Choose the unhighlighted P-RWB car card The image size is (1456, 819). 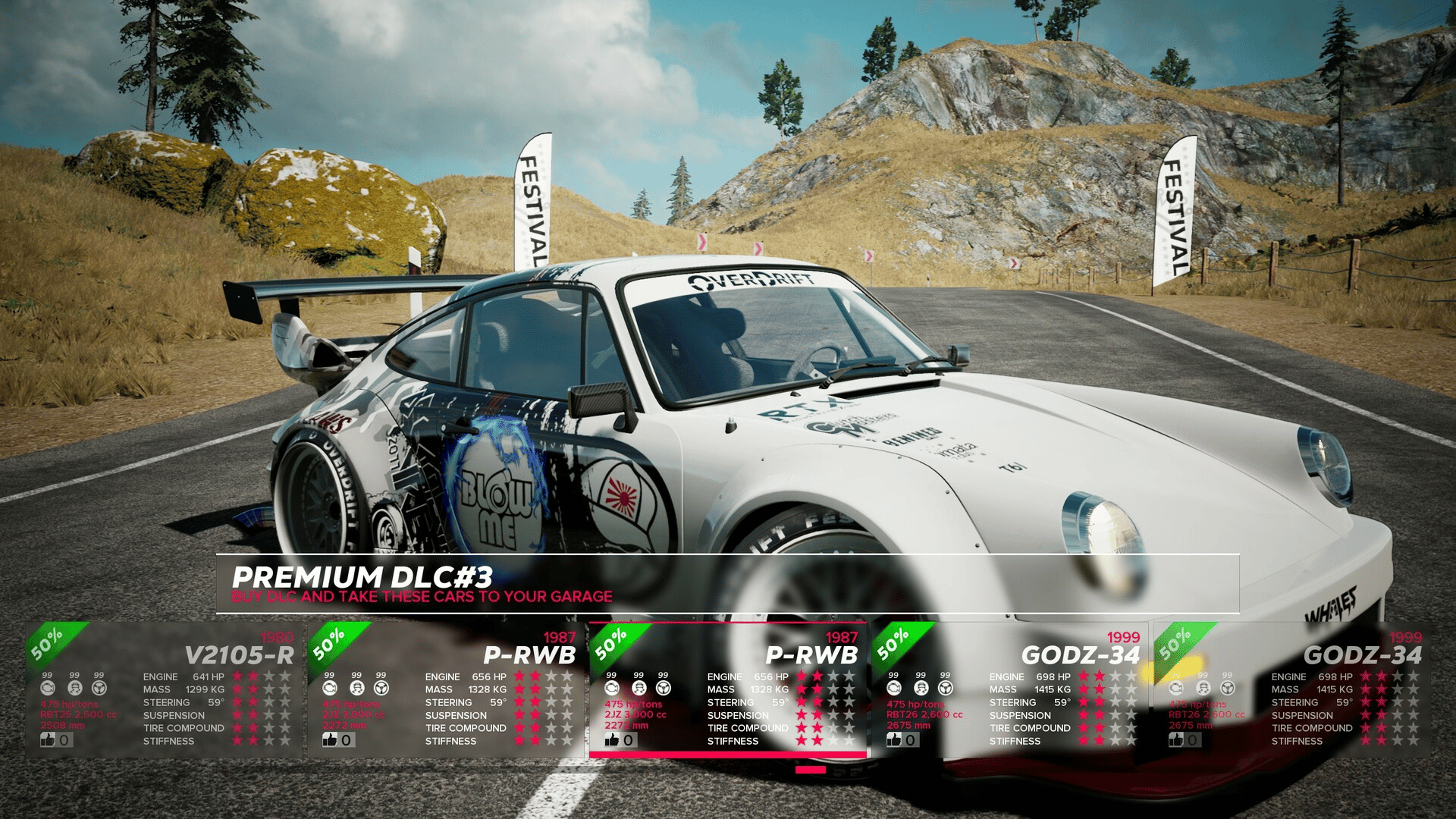(x=446, y=690)
